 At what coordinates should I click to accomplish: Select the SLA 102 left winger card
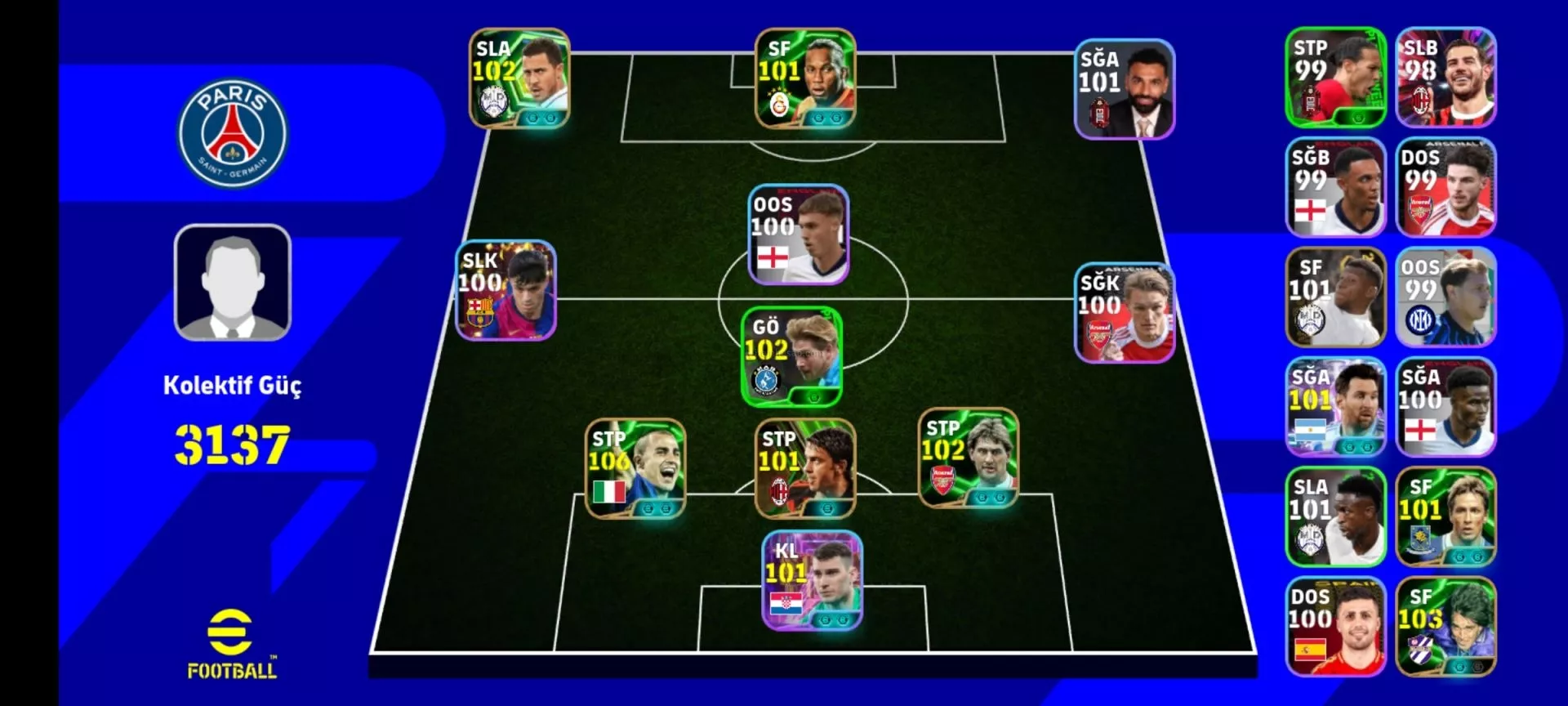pyautogui.click(x=519, y=78)
